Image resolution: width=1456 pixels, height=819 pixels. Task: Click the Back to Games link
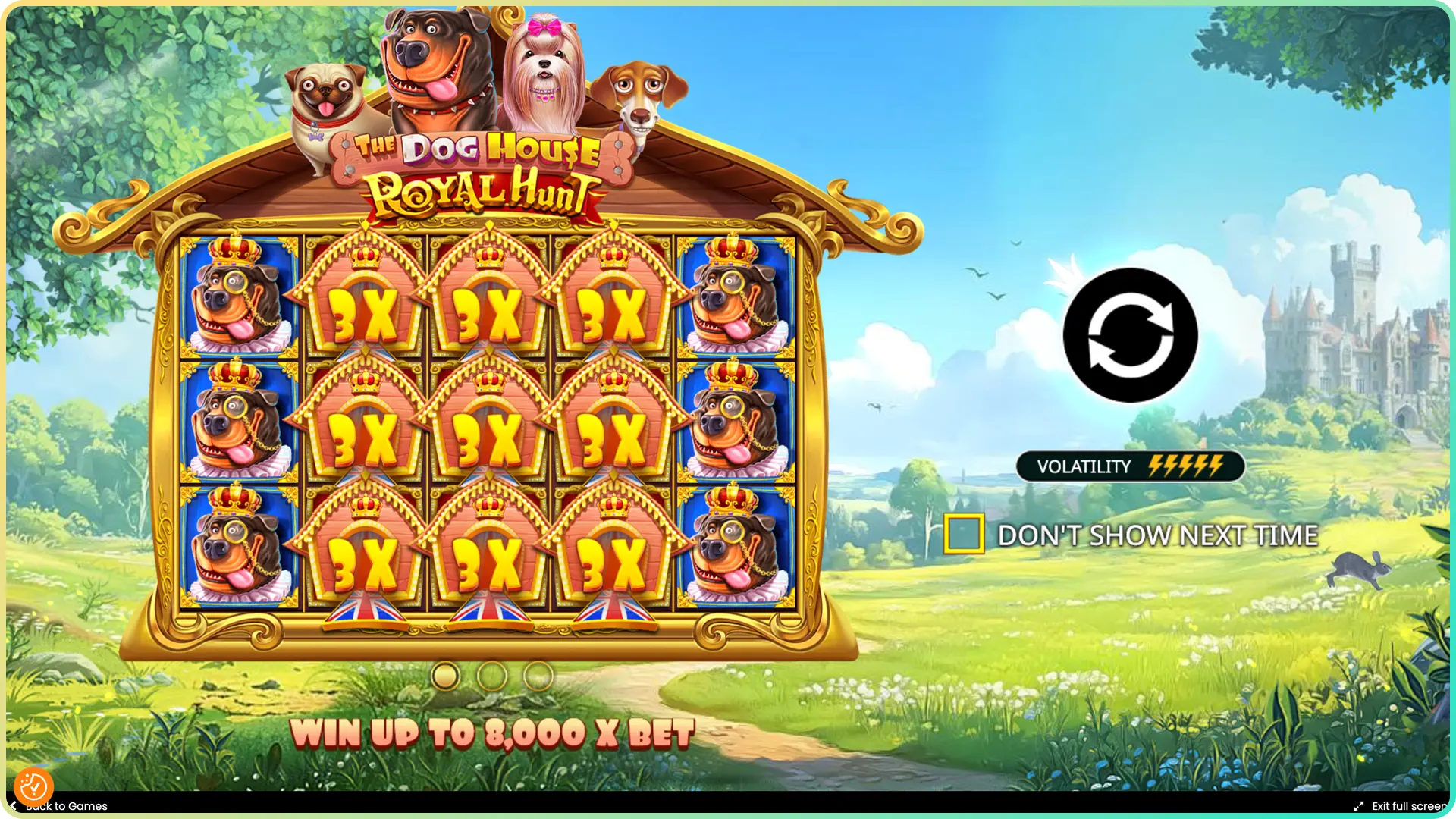click(64, 806)
